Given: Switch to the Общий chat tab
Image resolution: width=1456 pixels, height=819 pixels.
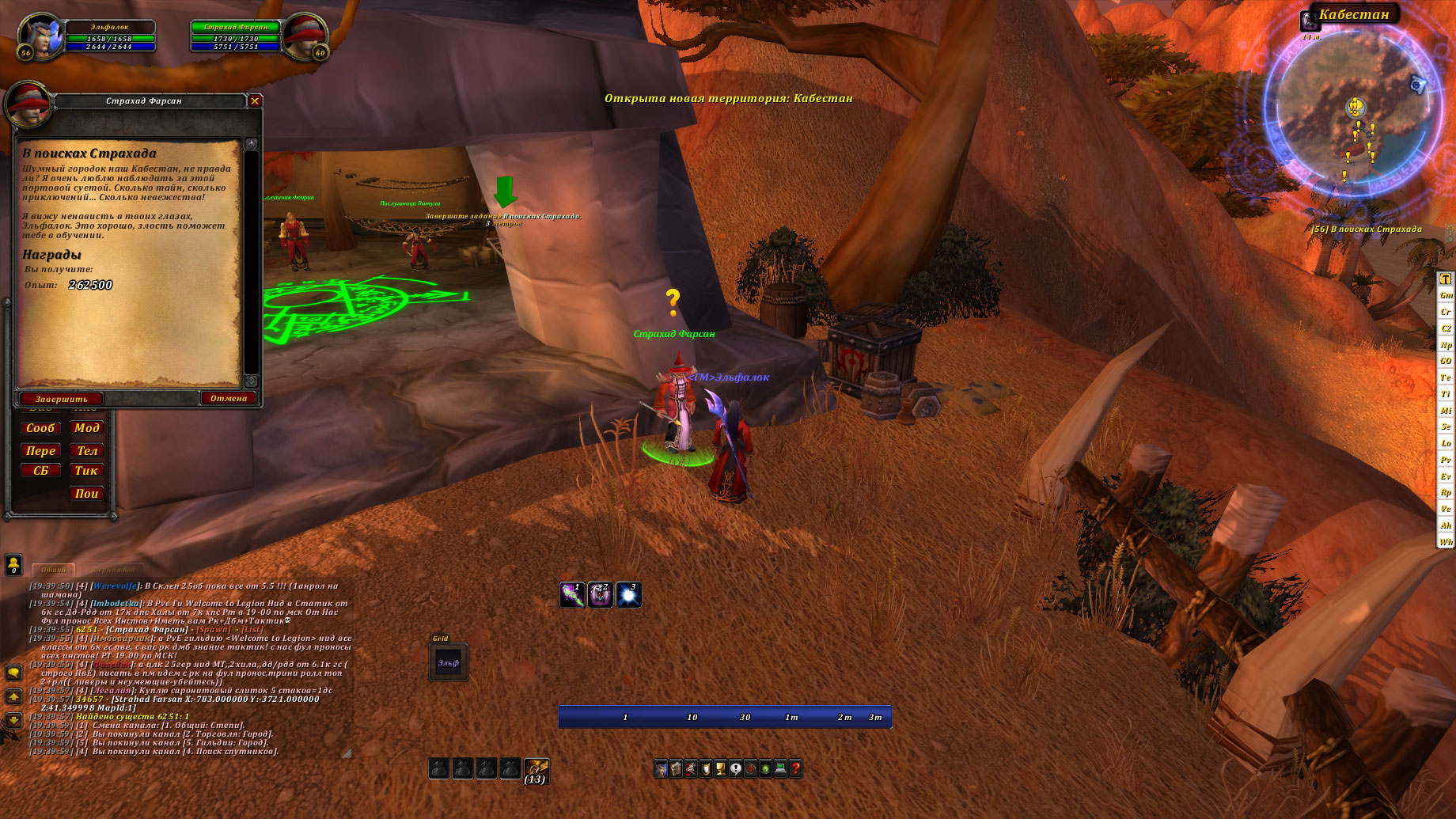Looking at the screenshot, I should coord(54,570).
